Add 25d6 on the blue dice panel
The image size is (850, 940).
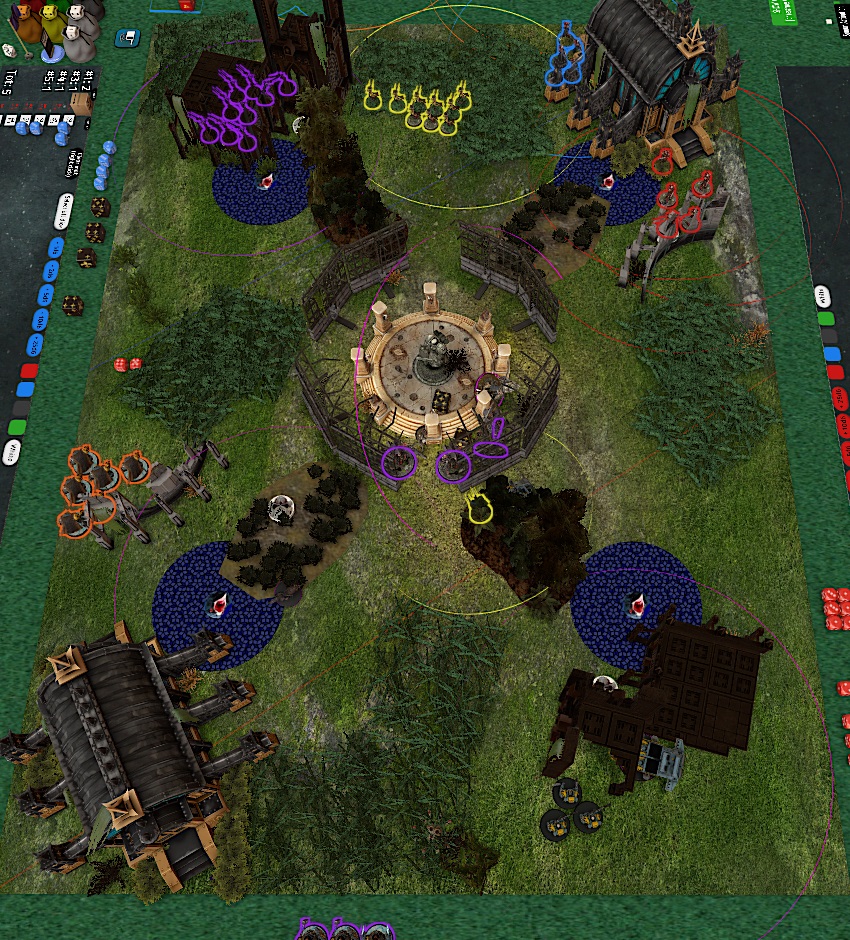click(x=36, y=346)
